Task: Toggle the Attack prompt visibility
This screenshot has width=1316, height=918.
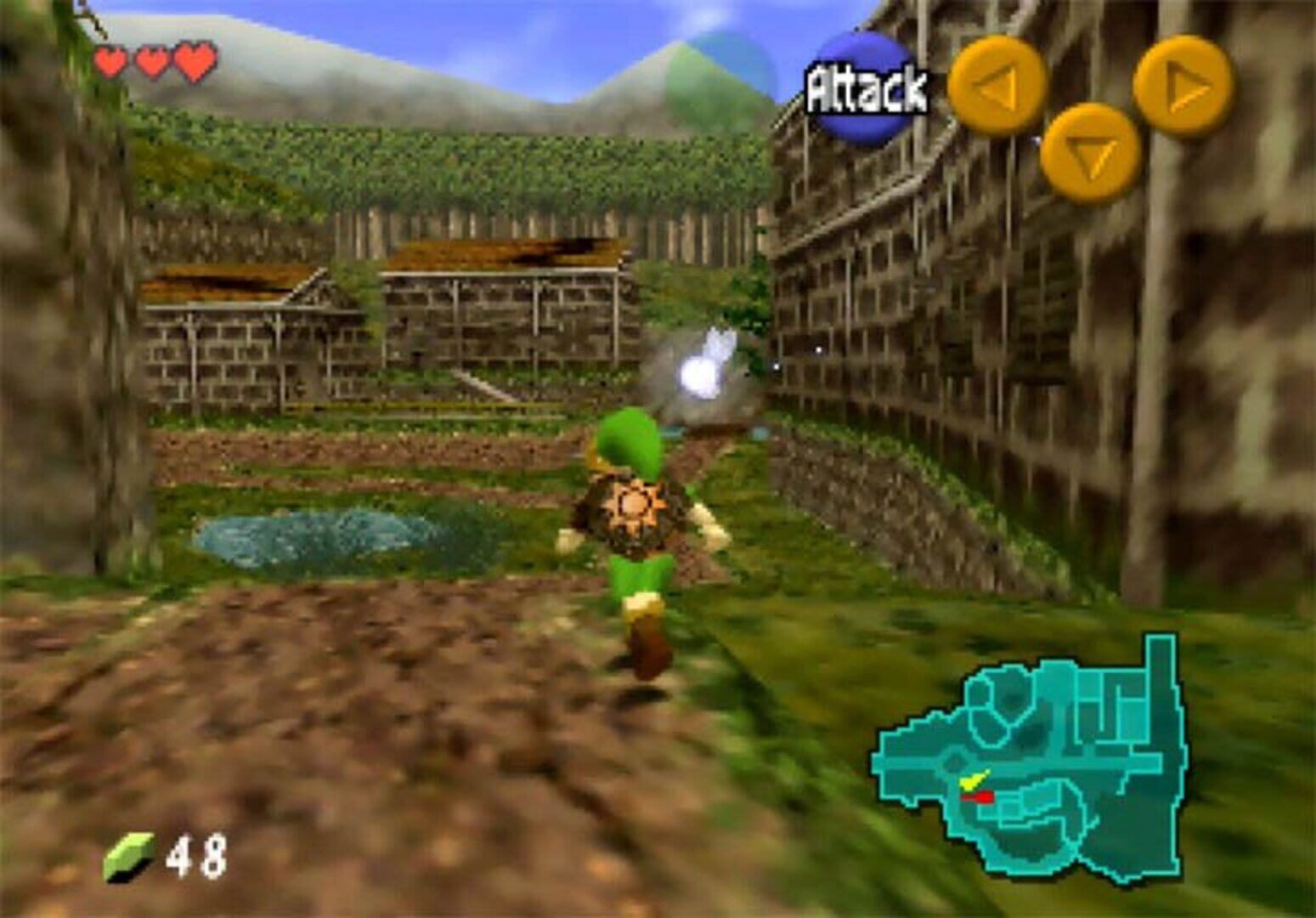Action: 867,85
